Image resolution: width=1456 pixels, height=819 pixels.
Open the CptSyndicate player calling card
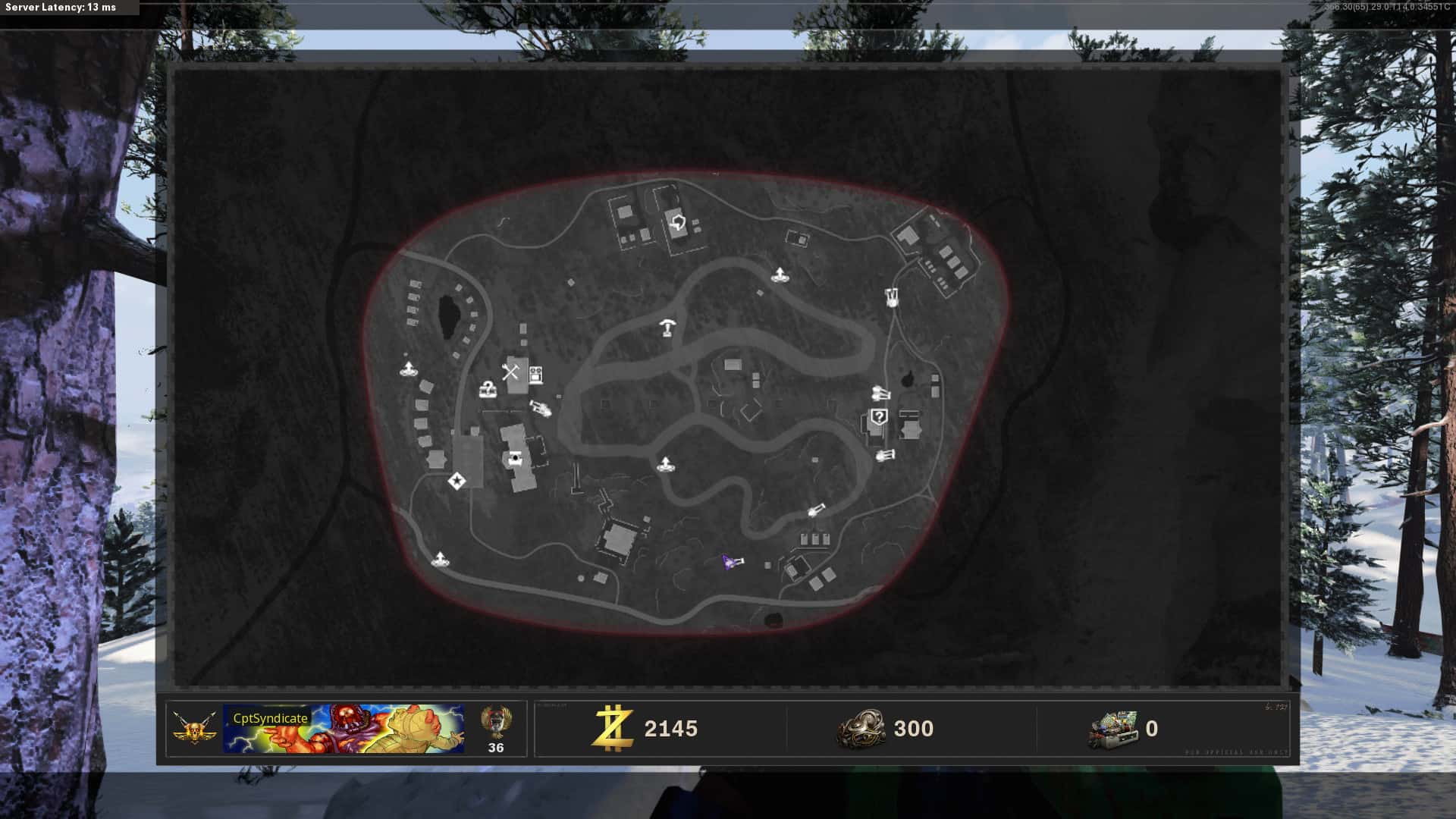(x=344, y=729)
